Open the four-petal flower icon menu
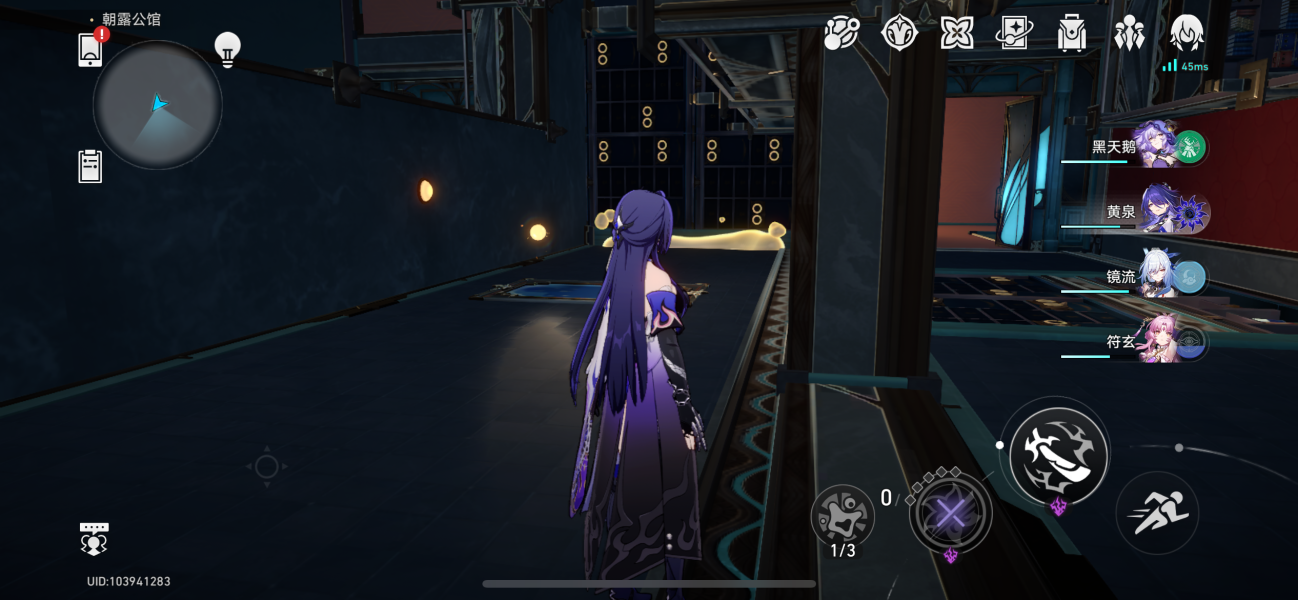Viewport: 1298px width, 600px height. pyautogui.click(x=957, y=34)
